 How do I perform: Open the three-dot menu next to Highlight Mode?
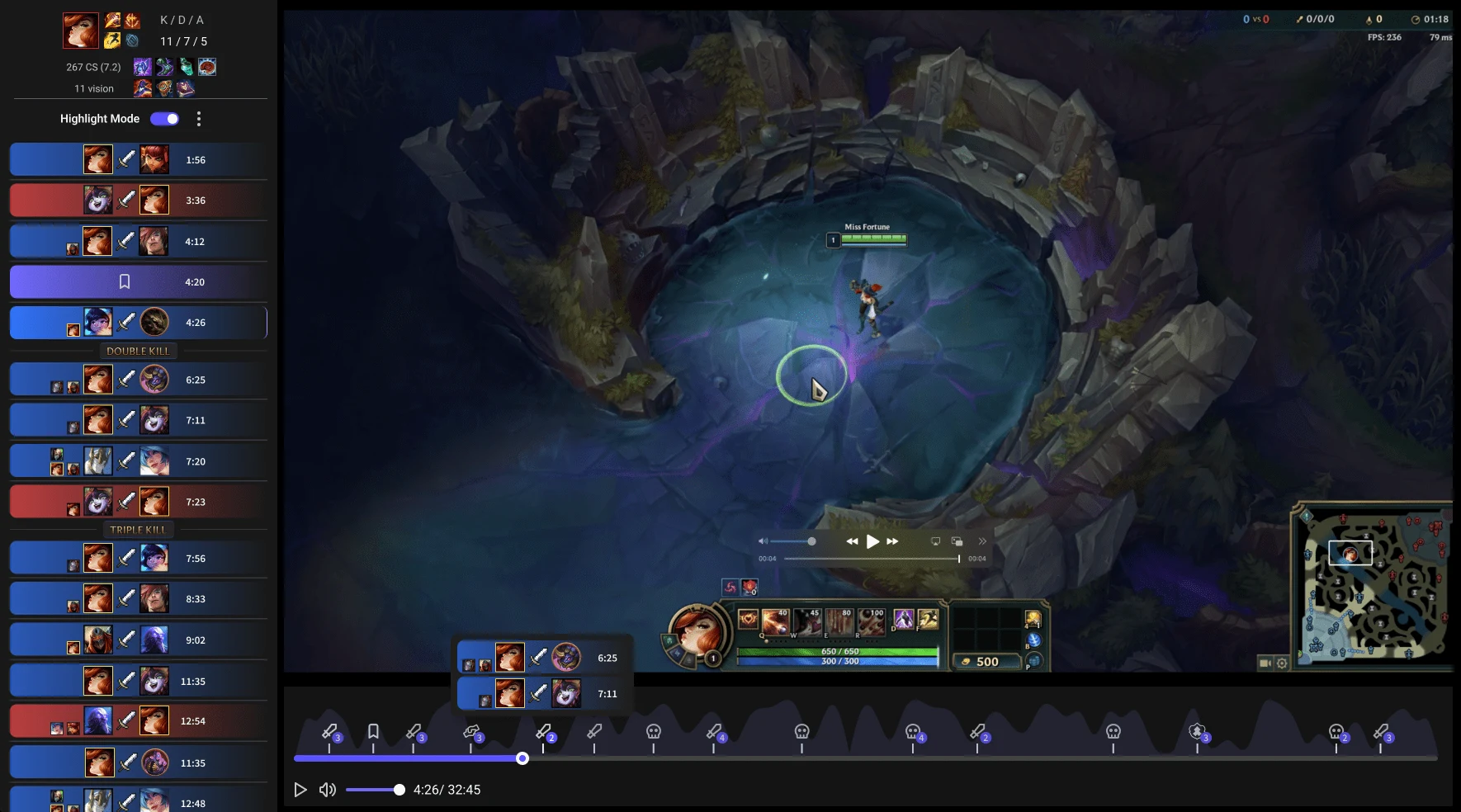(x=198, y=119)
